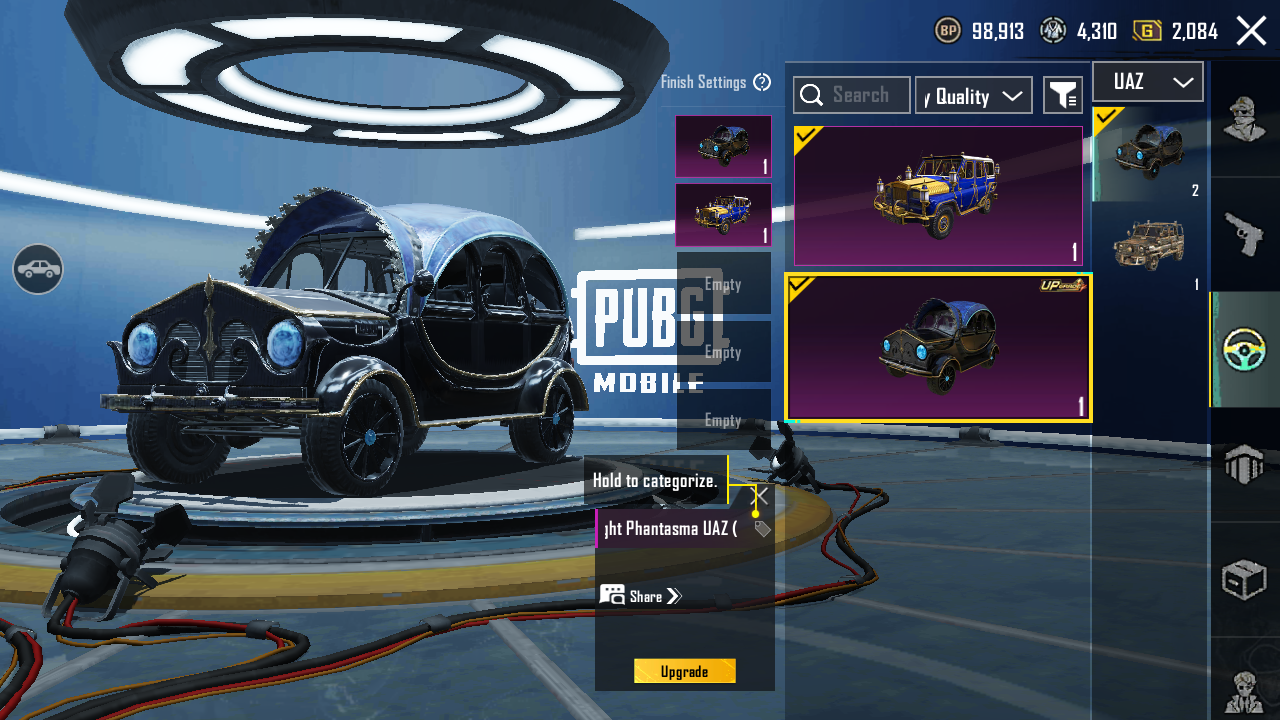Open the filter options button
This screenshot has width=1280, height=720.
click(x=1062, y=95)
